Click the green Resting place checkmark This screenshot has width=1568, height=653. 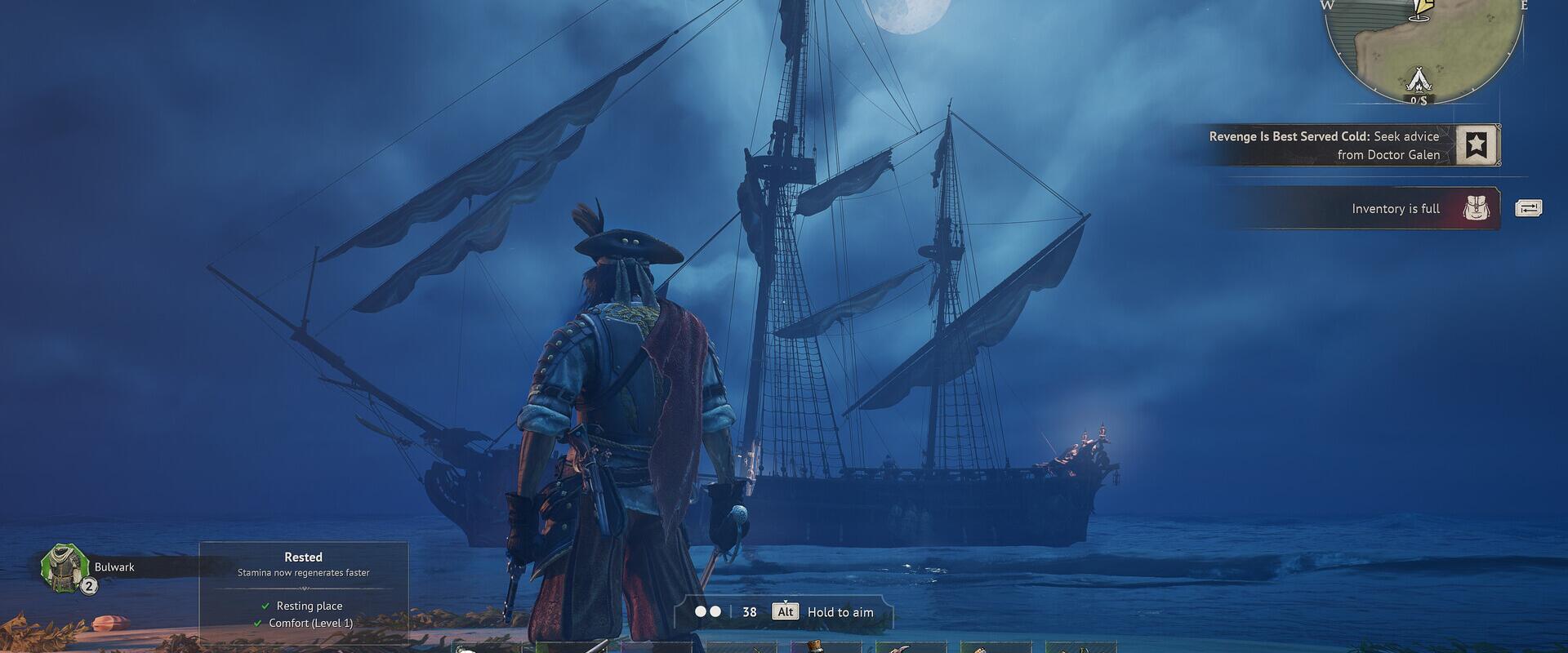(265, 606)
